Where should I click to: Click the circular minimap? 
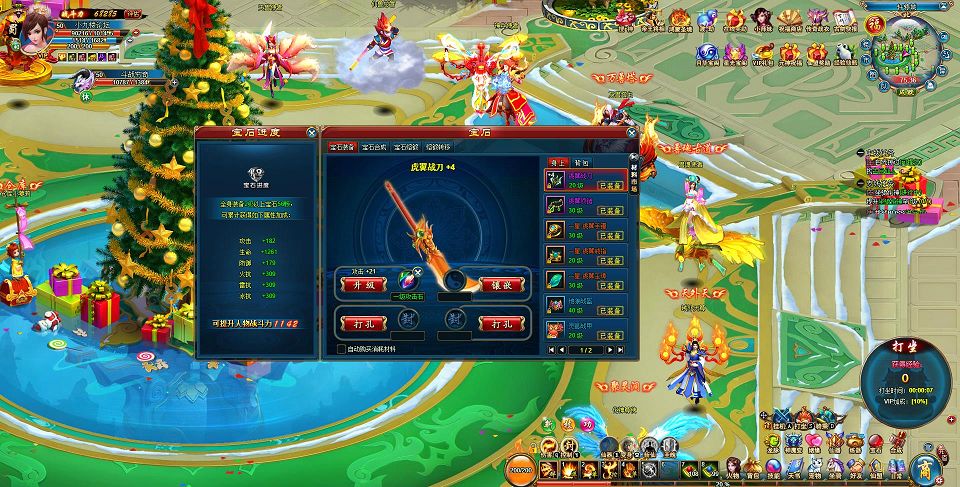906,52
